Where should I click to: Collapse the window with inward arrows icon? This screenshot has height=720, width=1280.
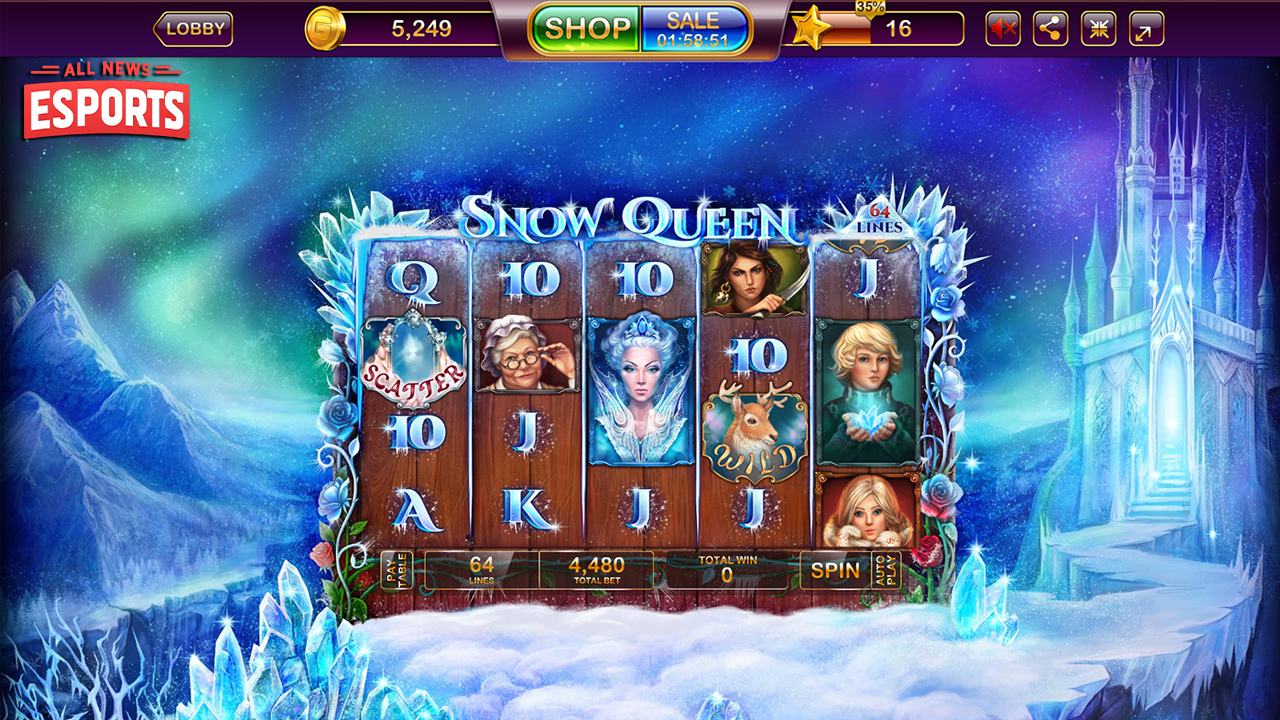pyautogui.click(x=1098, y=29)
